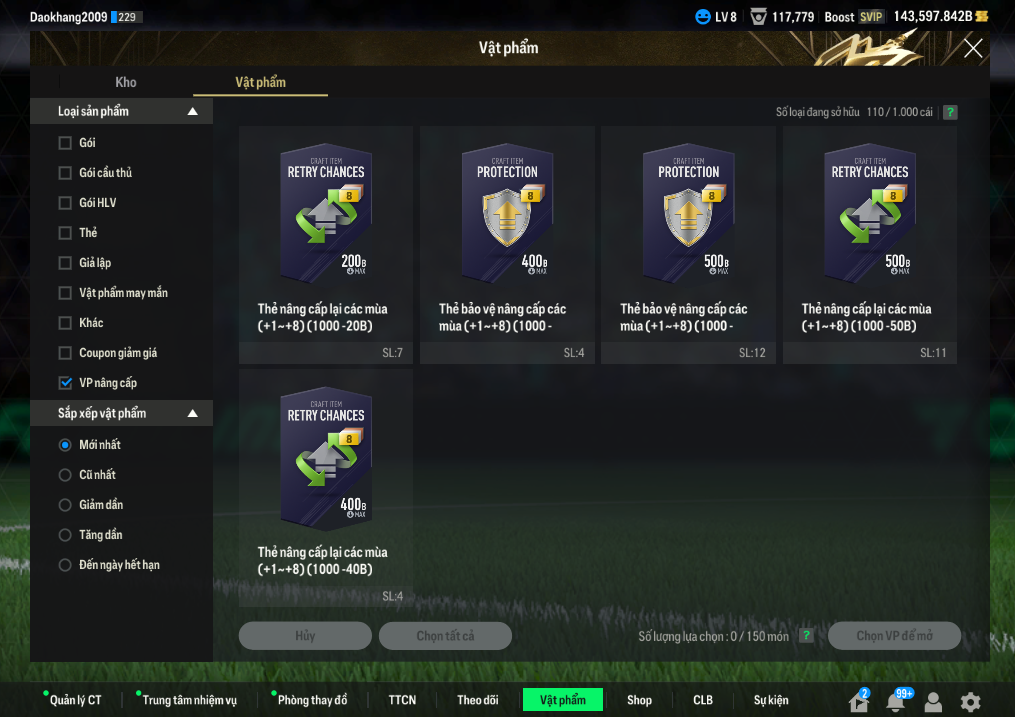
Task: Sort items by Cũ nhất
Action: (x=65, y=475)
